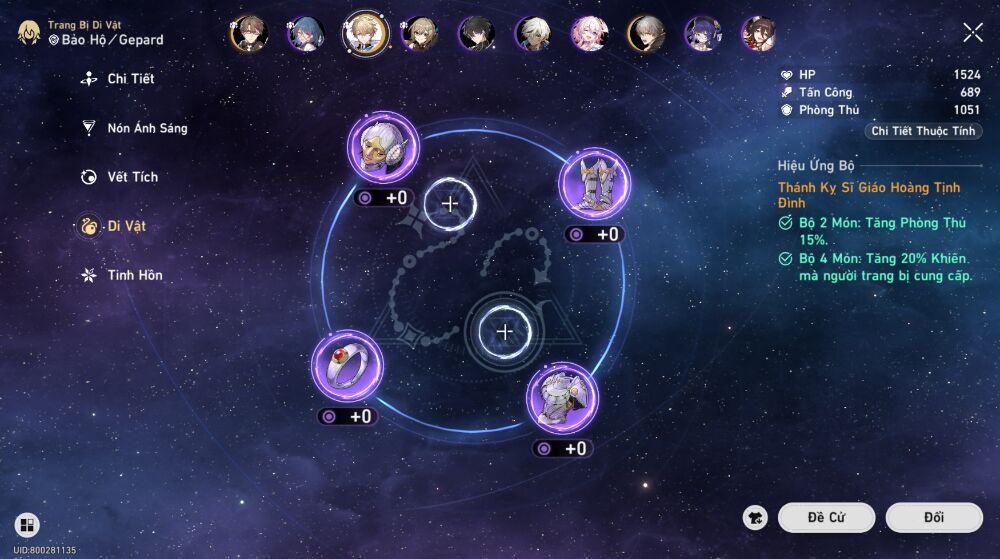Select the equipped boots relic slot

[x=594, y=183]
